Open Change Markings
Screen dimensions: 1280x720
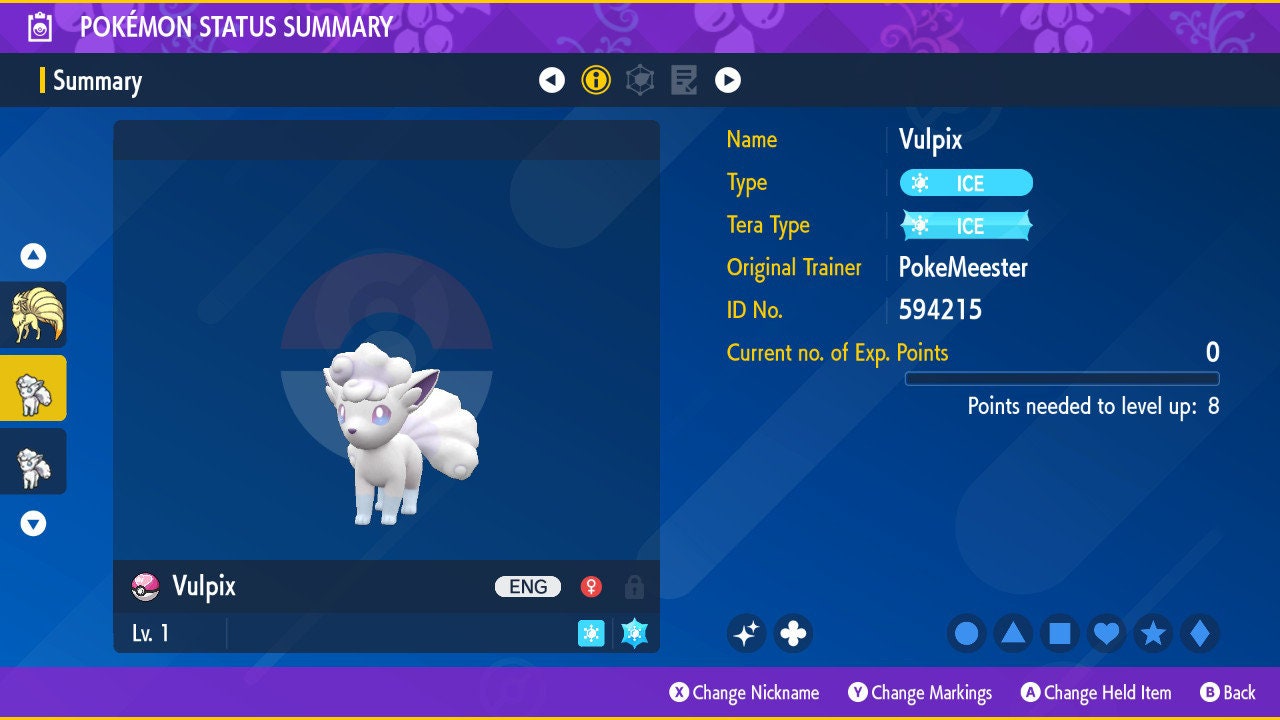pyautogui.click(x=920, y=692)
